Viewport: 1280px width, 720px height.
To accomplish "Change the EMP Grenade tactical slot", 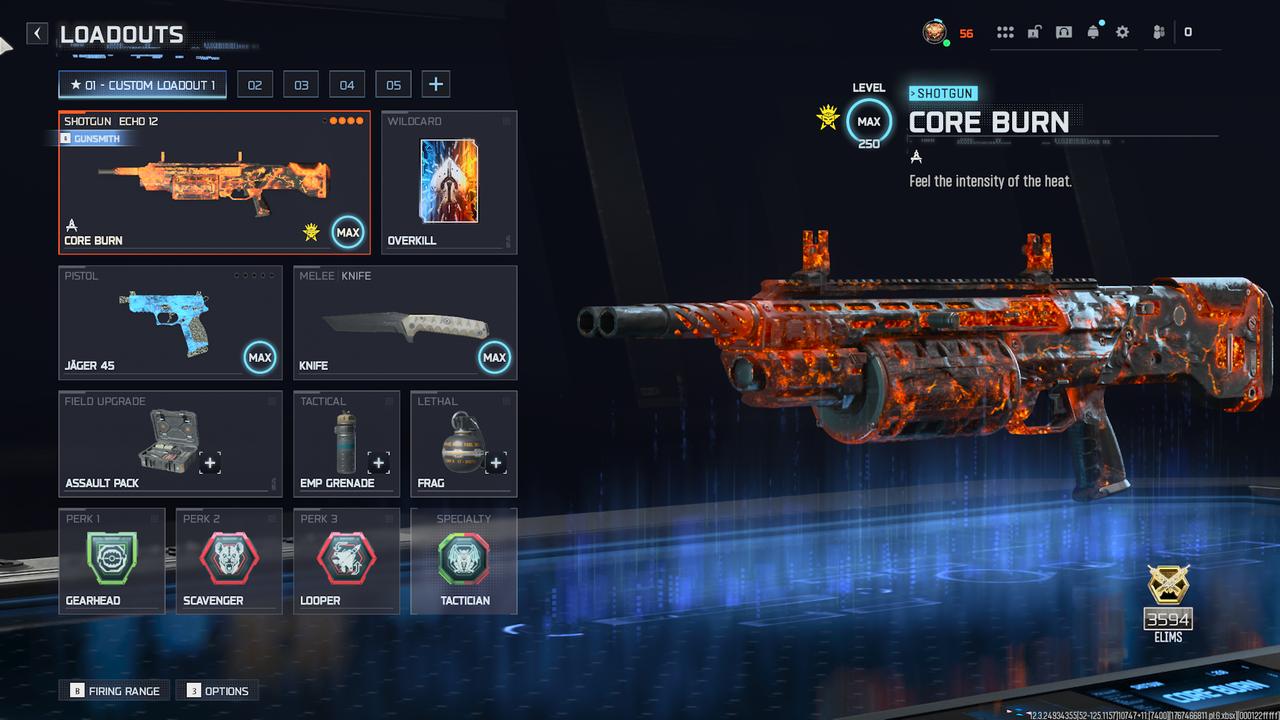I will pos(346,443).
